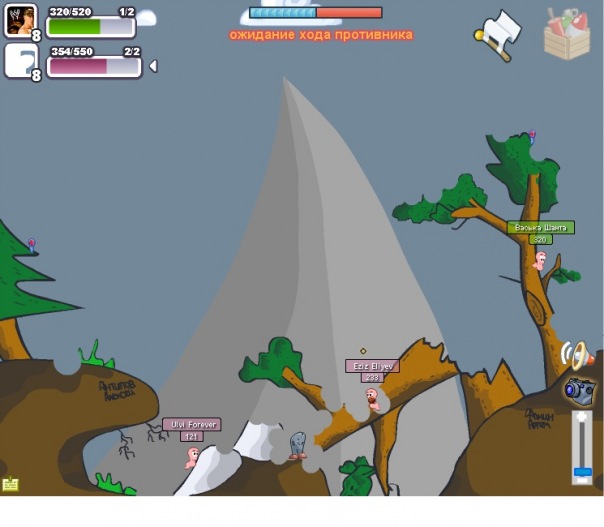Toggle sound with the speaker icon
The height and width of the screenshot is (527, 604).
pos(577,354)
